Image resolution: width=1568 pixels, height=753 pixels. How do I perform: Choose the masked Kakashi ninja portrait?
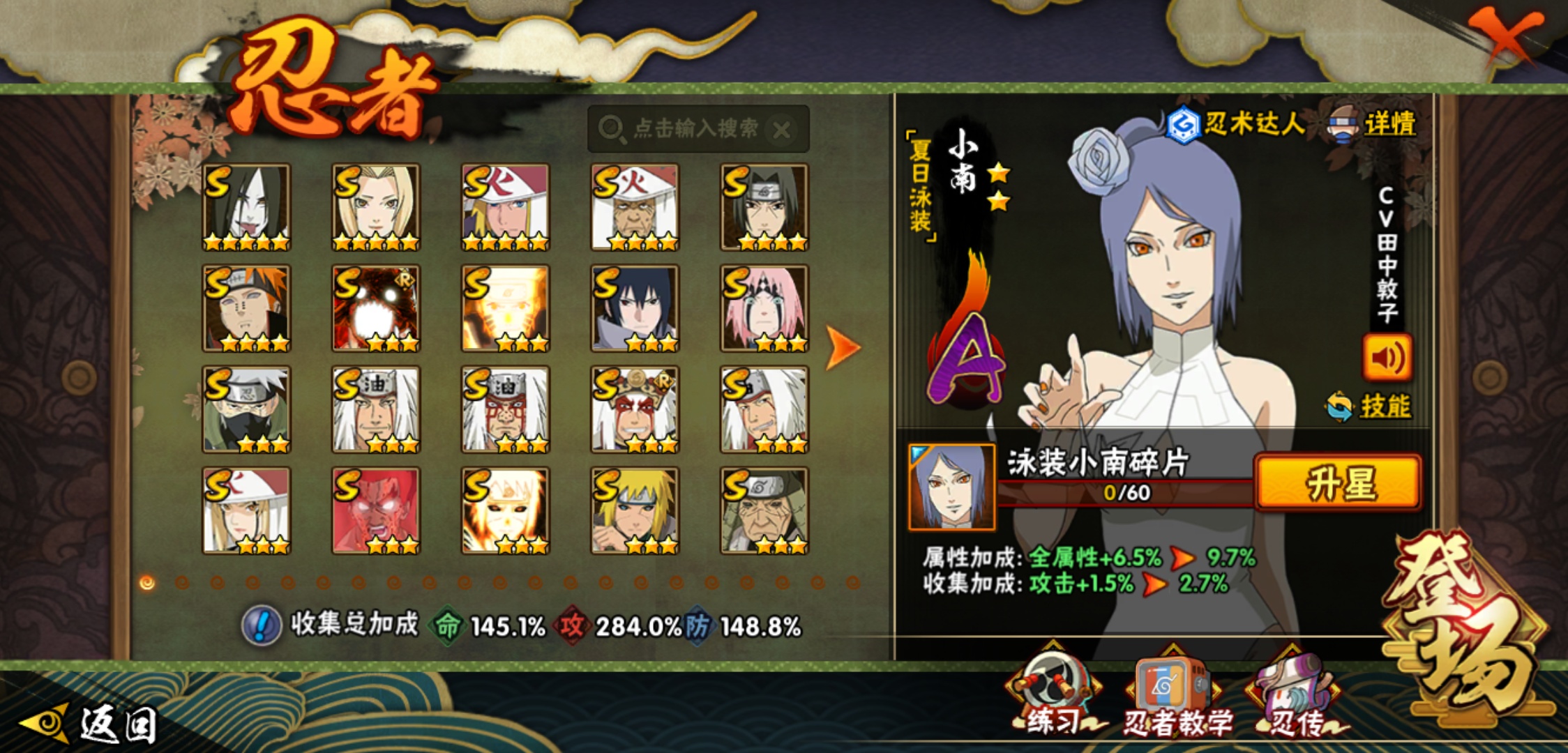pyautogui.click(x=246, y=409)
